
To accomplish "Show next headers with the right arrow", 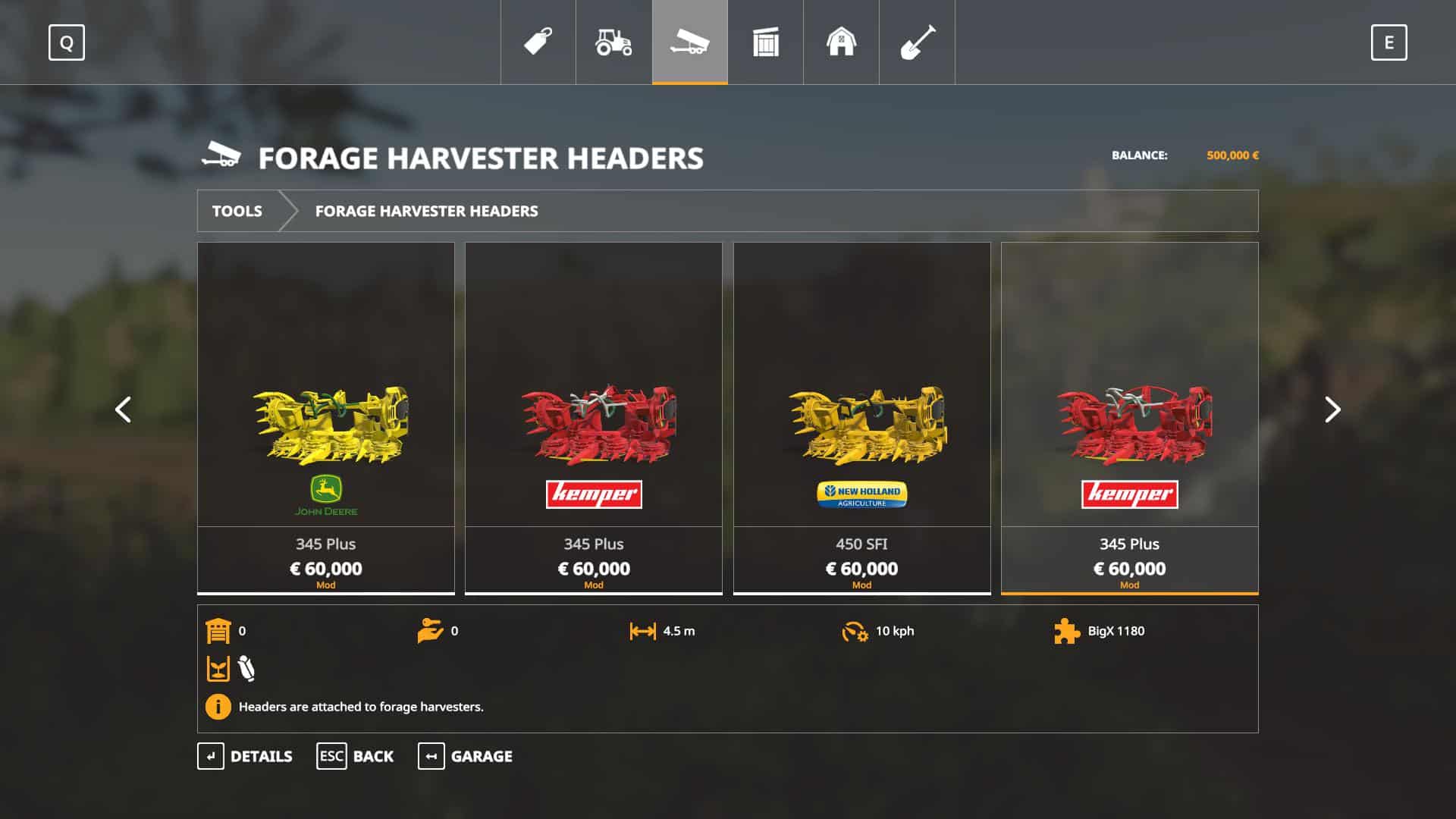I will point(1332,409).
